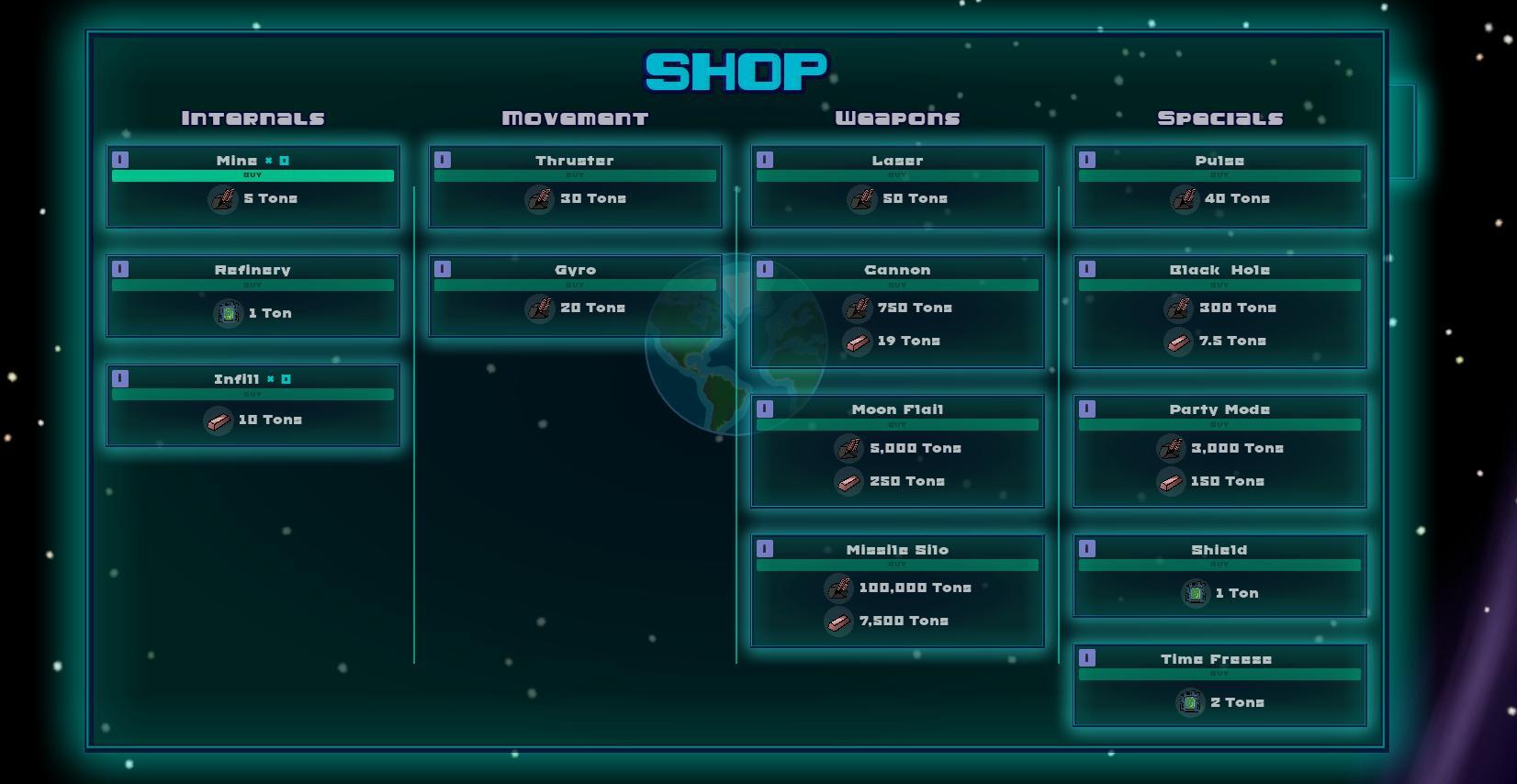The image size is (1517, 784).
Task: Open info for the Time Freeze special
Action: (x=1089, y=657)
